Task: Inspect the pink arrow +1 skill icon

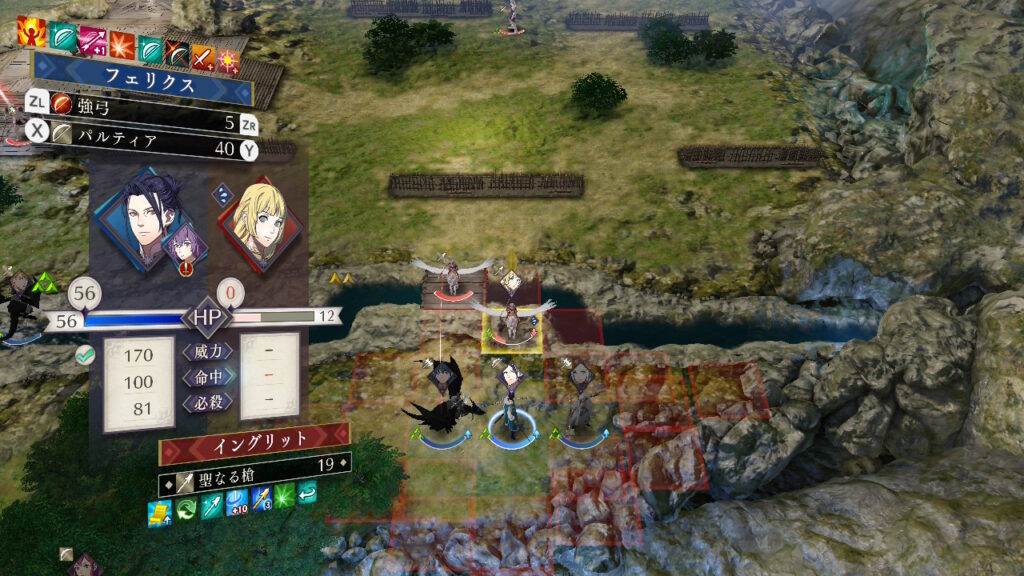Action: click(93, 42)
